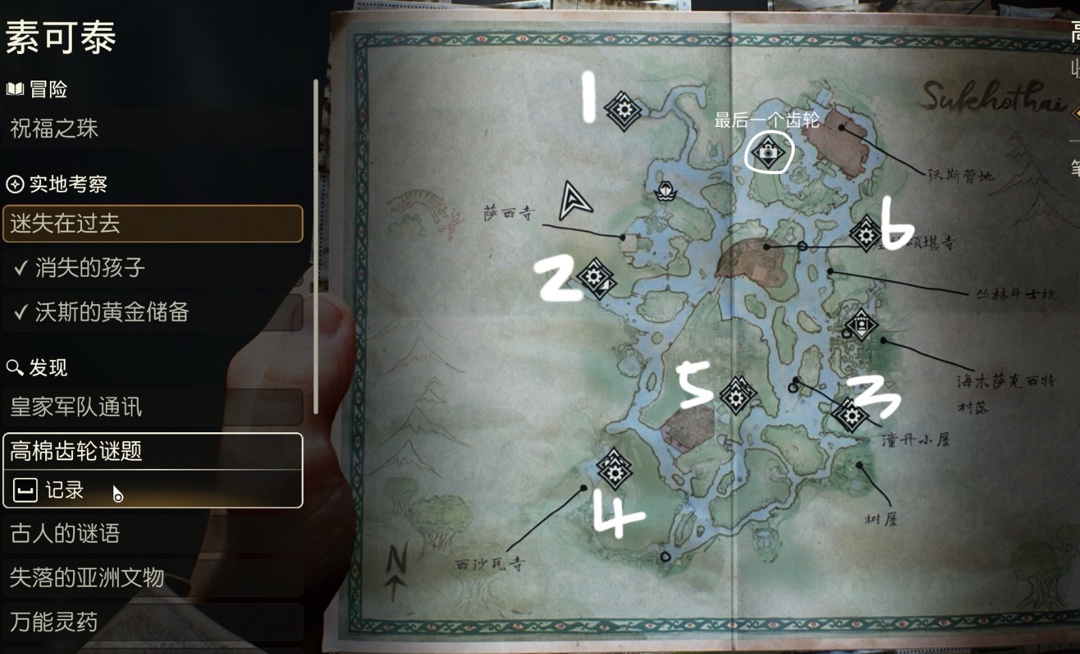This screenshot has height=654, width=1080.
Task: Choose the completed 消失的孩子 quest
Action: click(152, 268)
